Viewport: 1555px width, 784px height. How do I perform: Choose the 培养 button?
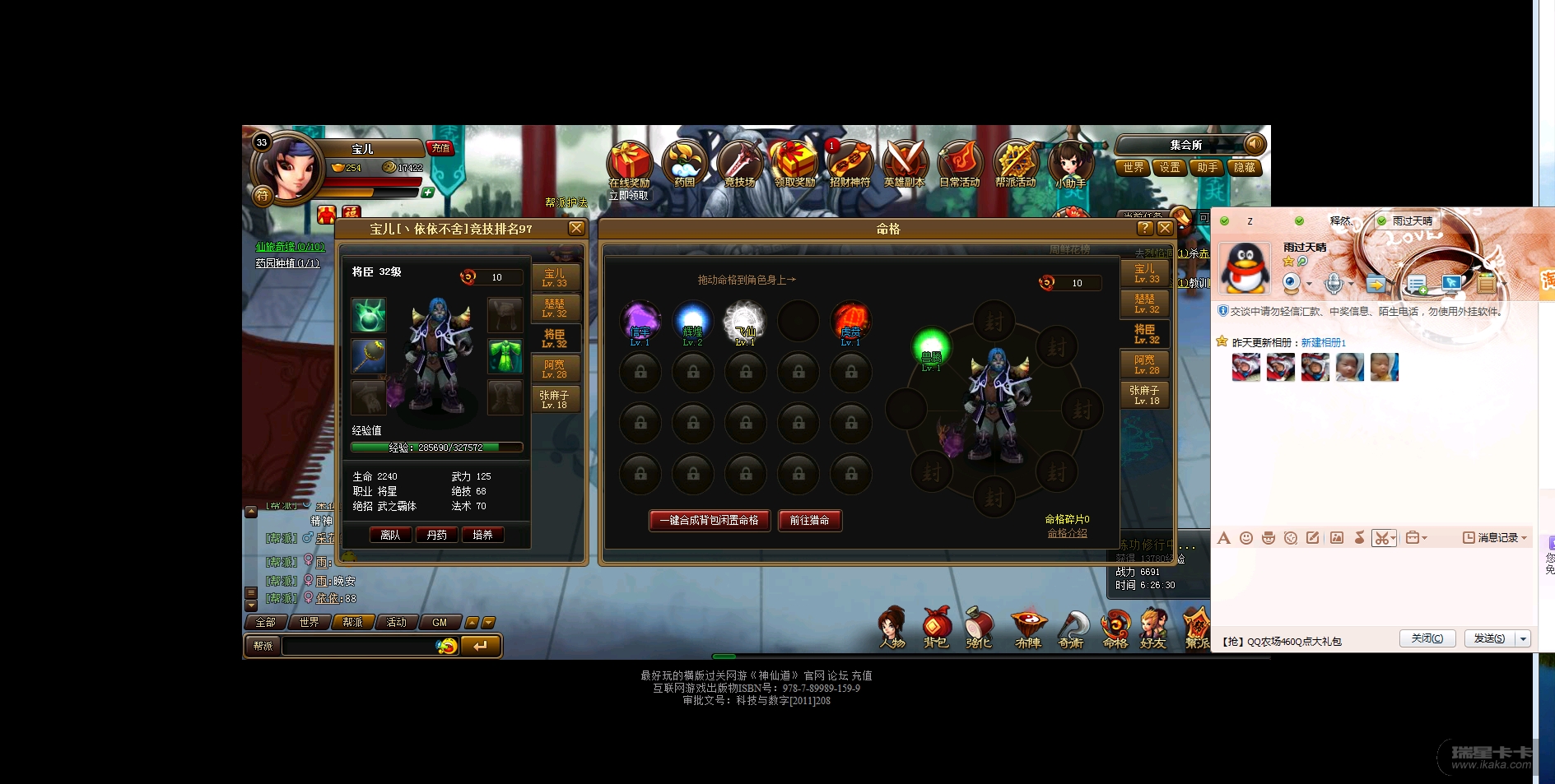click(x=482, y=535)
